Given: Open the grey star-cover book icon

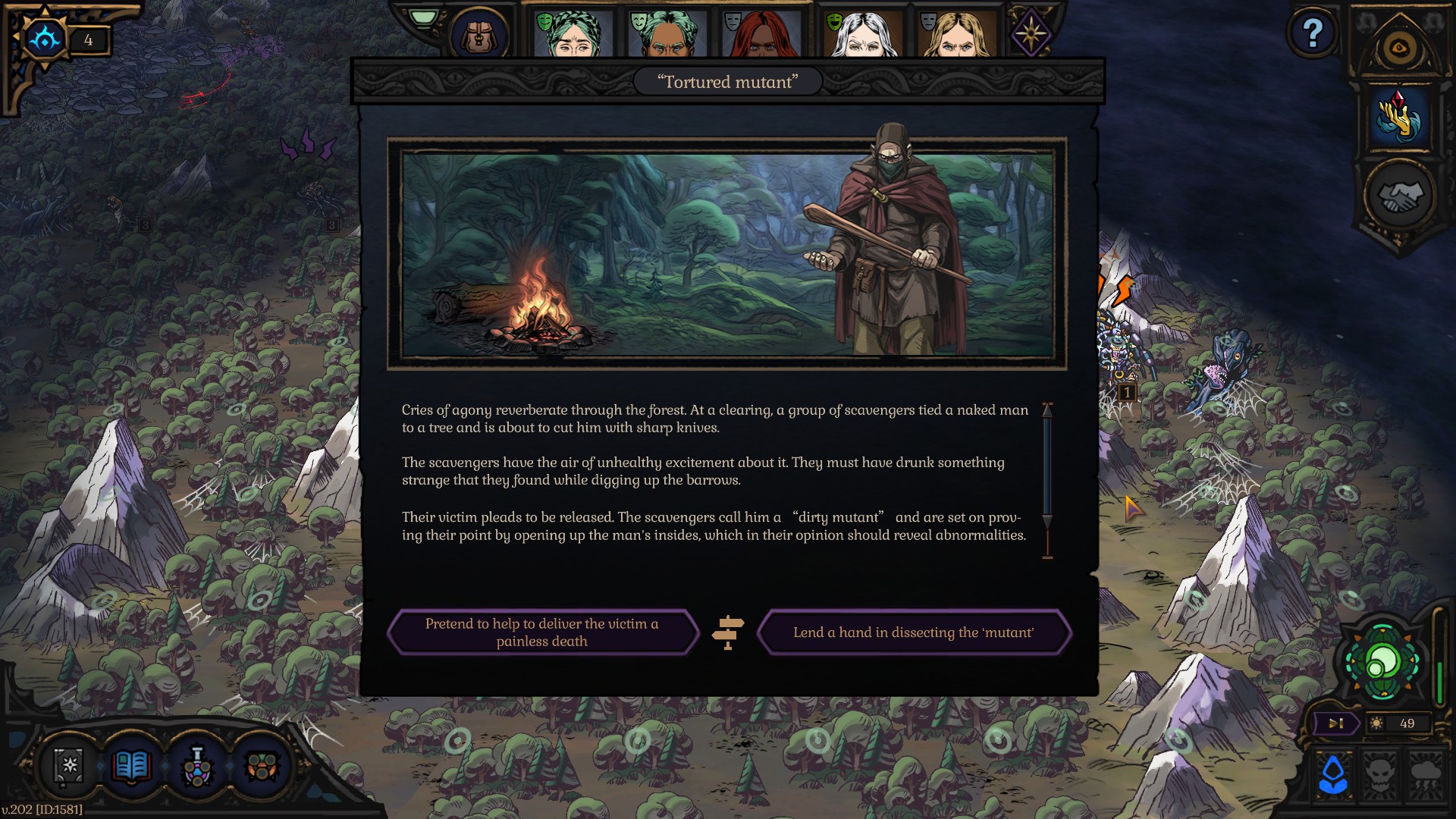Looking at the screenshot, I should [69, 766].
